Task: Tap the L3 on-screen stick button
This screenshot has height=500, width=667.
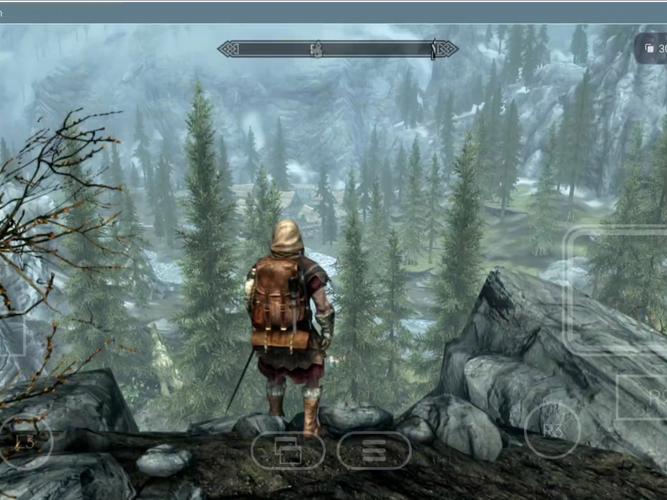Action: tap(25, 440)
